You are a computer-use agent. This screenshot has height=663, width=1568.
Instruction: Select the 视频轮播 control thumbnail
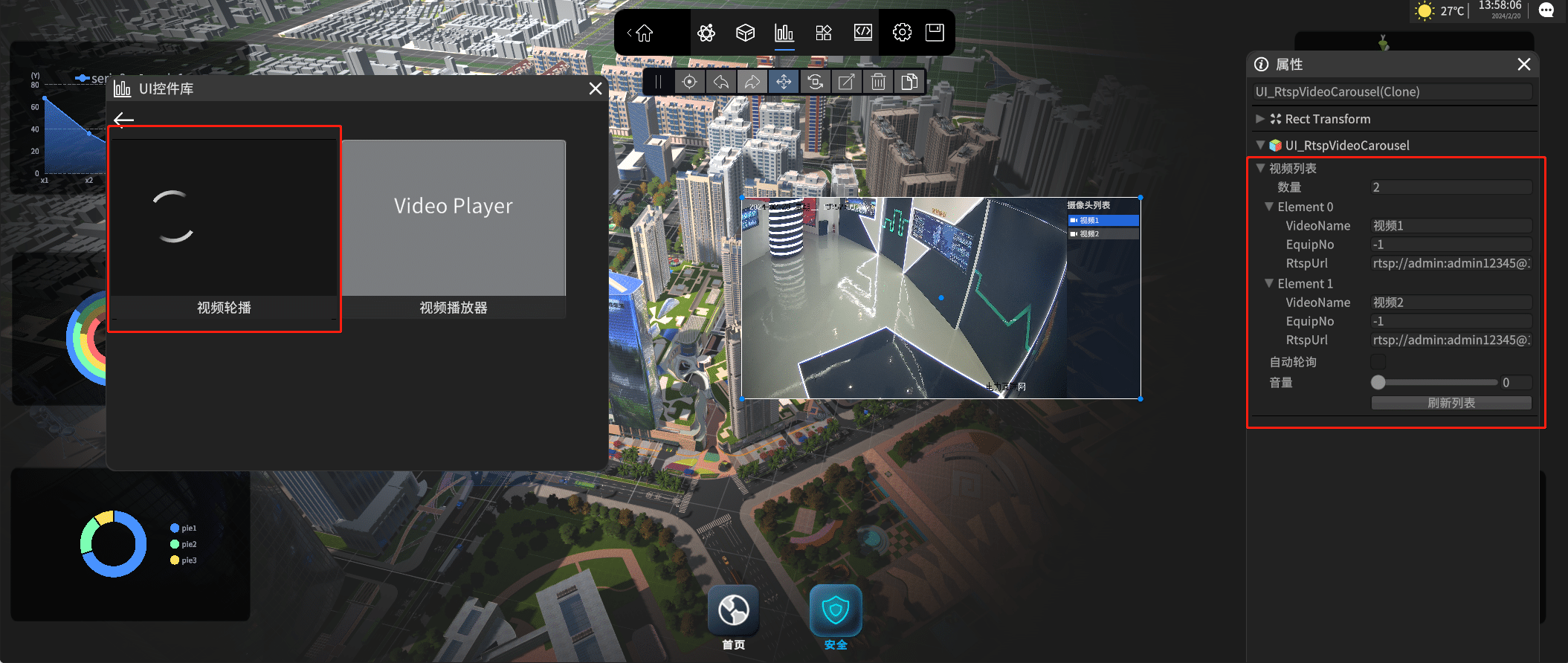[x=224, y=223]
